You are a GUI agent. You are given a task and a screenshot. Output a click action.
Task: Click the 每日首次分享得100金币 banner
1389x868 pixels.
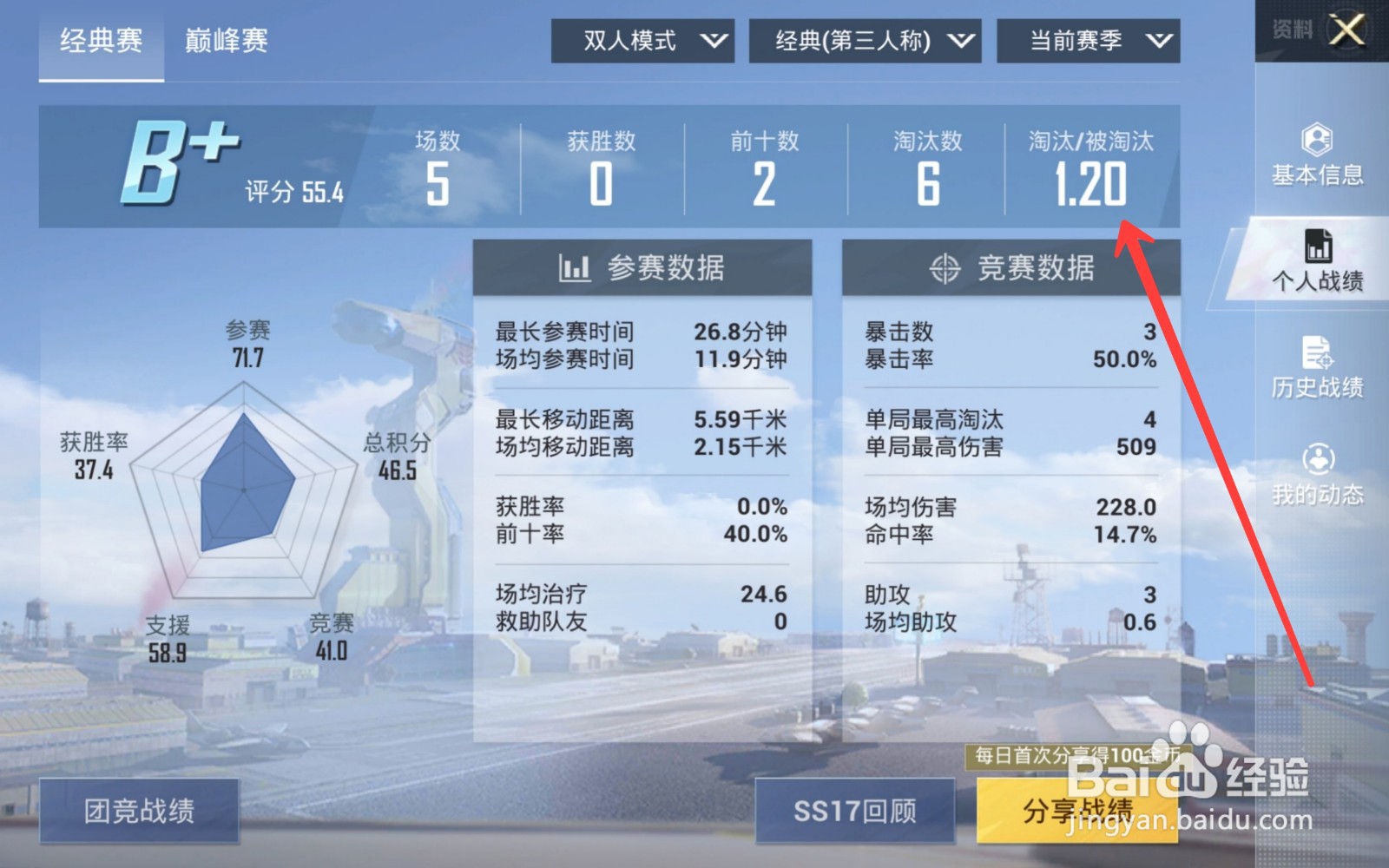pos(1081,757)
